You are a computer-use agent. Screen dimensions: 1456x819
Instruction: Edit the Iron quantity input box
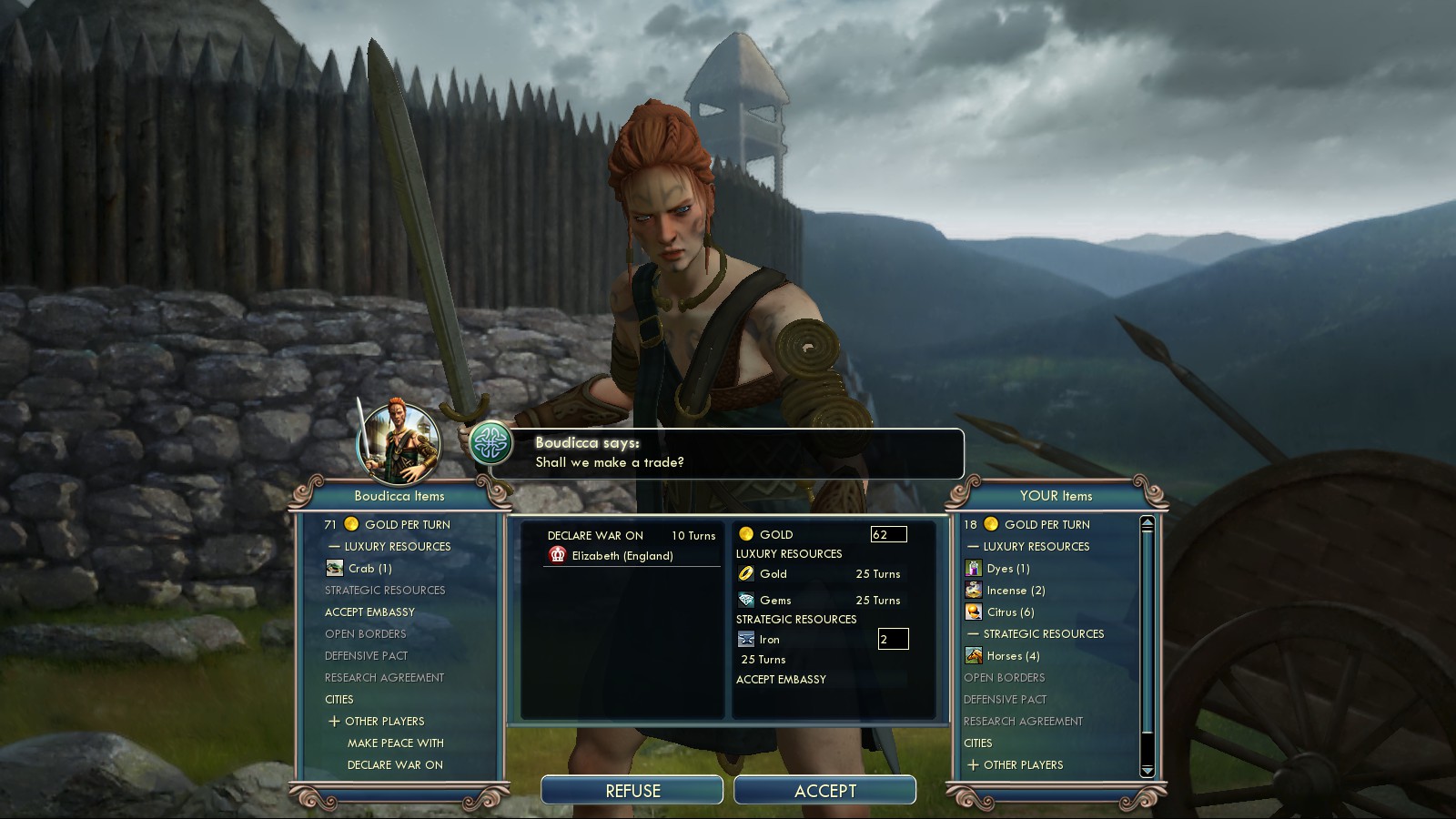tap(893, 640)
